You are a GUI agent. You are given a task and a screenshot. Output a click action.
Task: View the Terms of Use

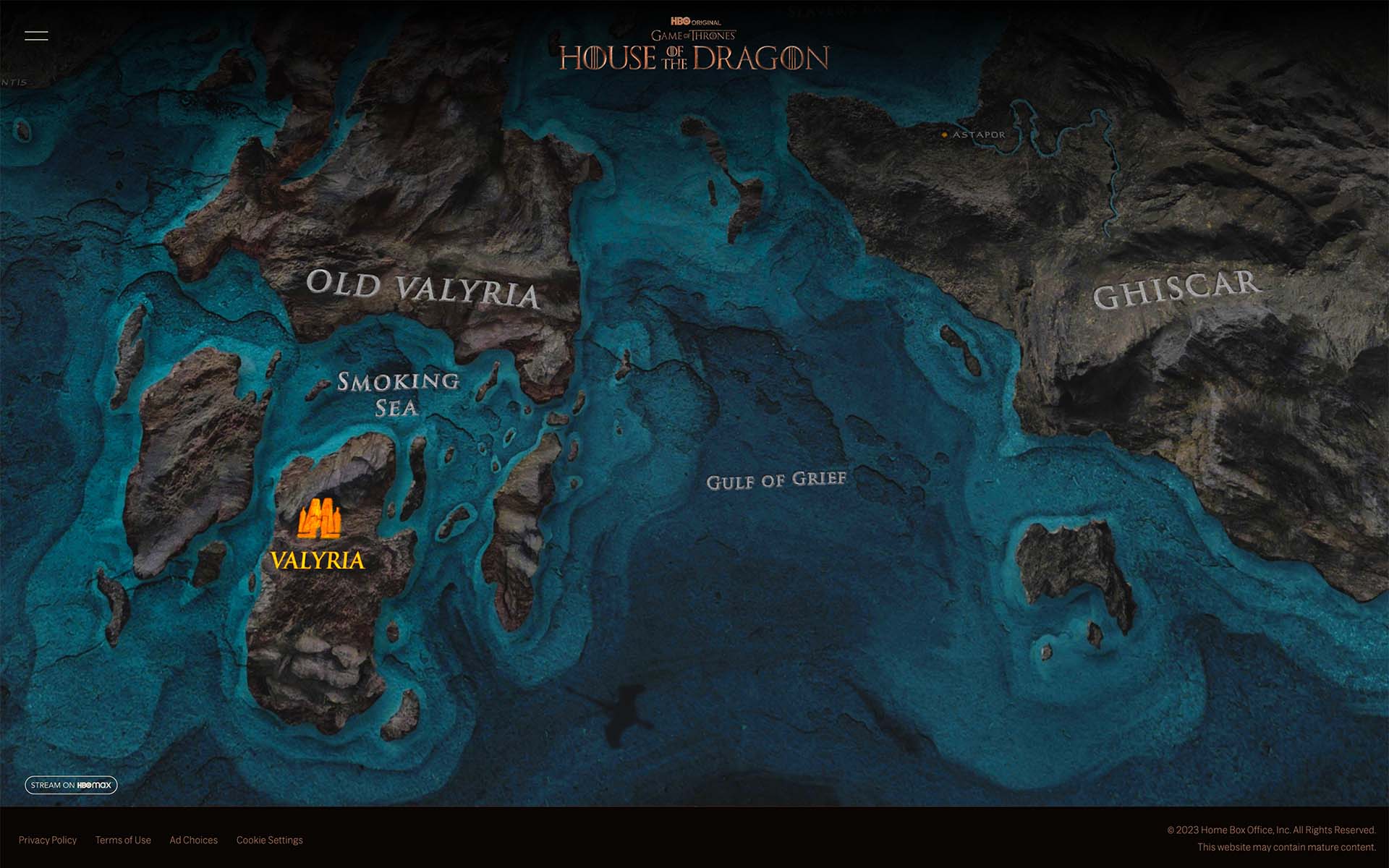[123, 840]
